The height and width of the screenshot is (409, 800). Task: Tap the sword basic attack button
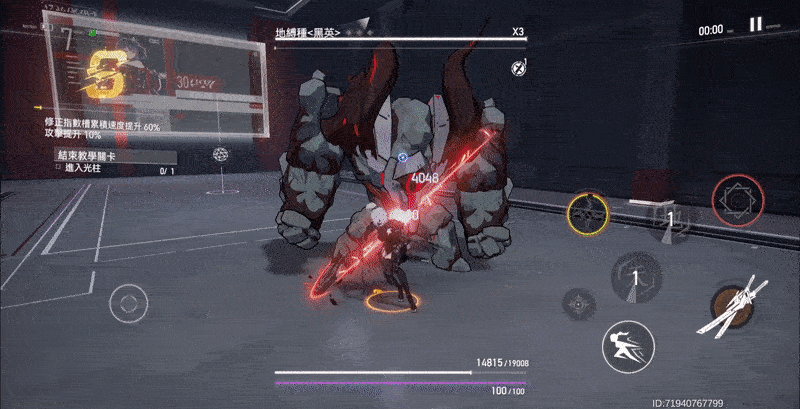tap(739, 307)
